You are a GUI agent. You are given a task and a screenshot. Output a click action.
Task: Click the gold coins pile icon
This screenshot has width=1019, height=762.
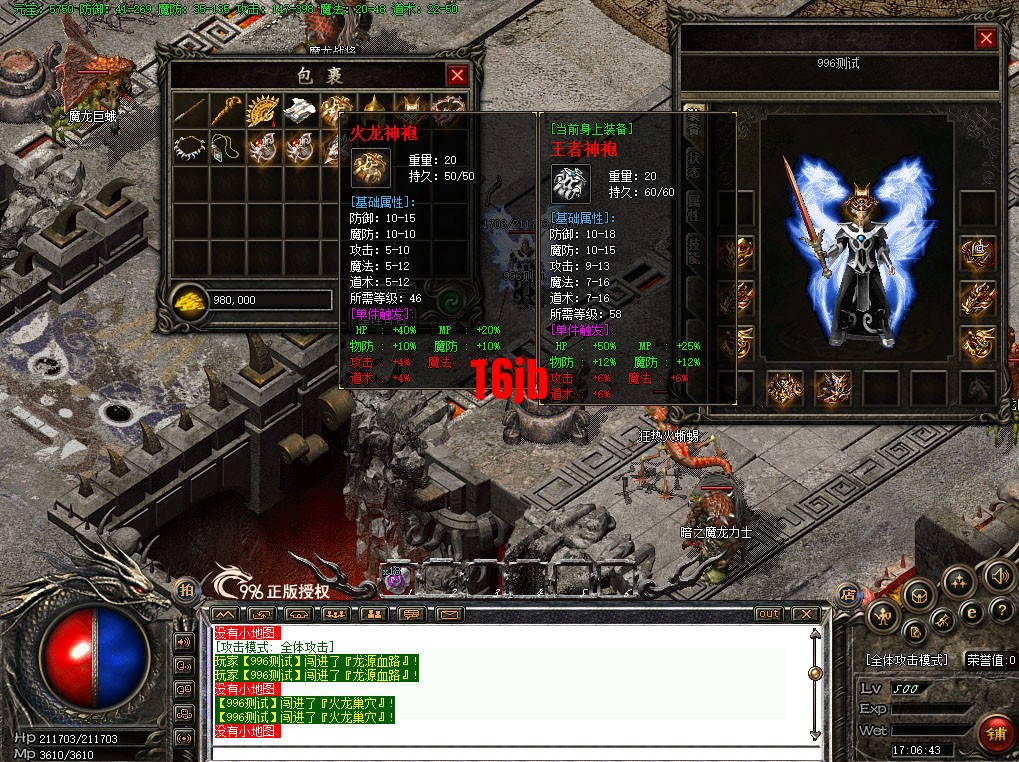point(189,300)
